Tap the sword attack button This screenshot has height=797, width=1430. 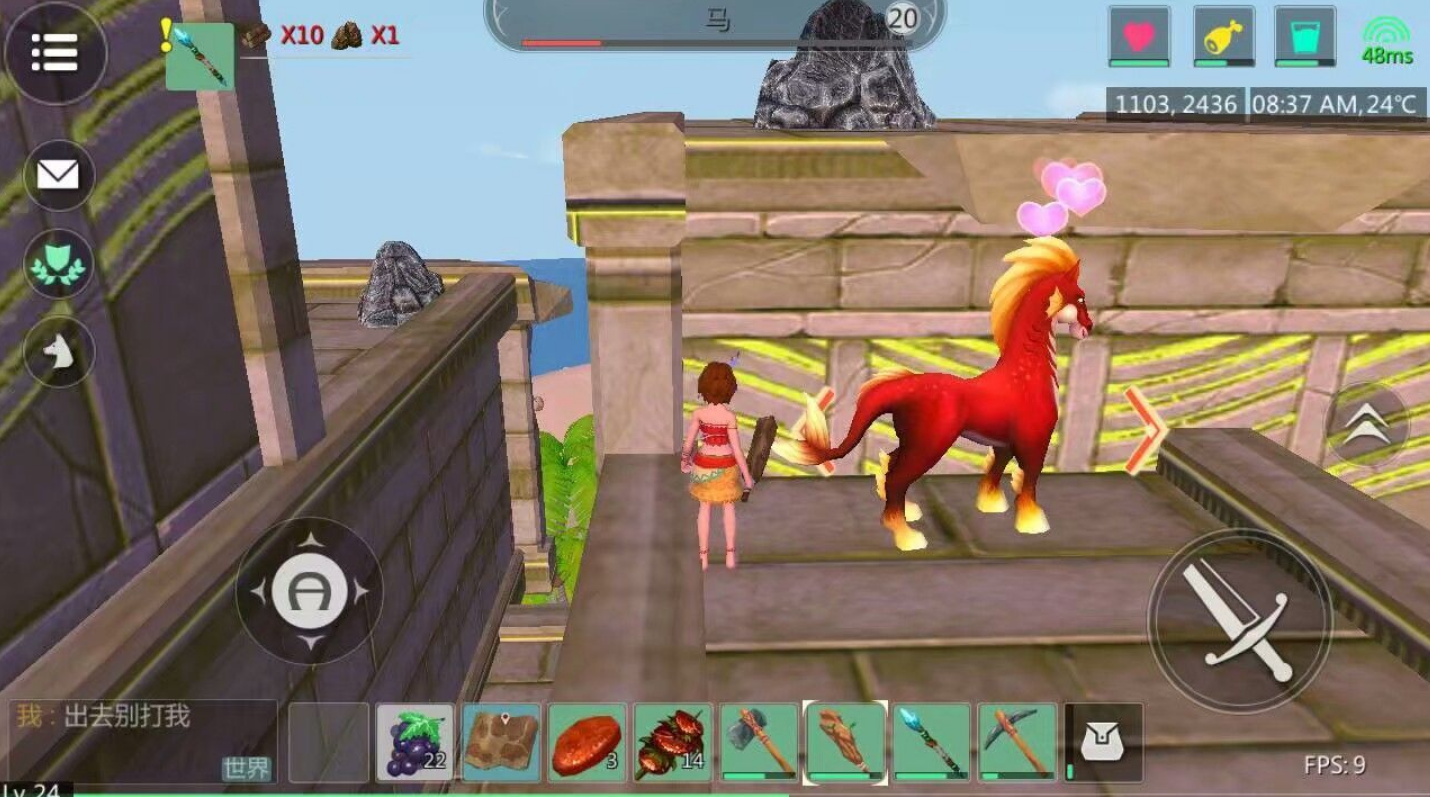(x=1239, y=620)
